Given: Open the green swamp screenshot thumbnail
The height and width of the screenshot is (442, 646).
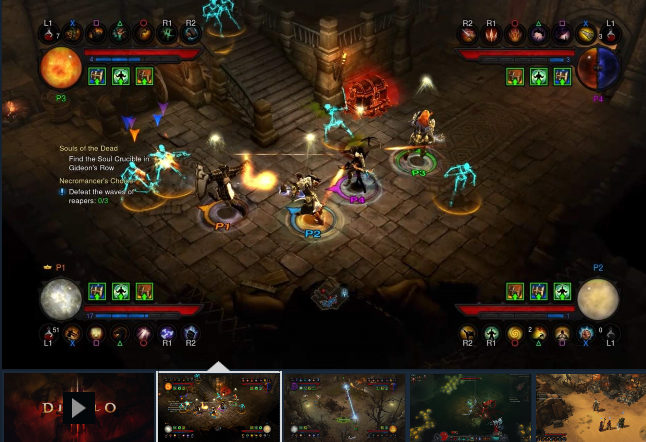Looking at the screenshot, I should click(x=469, y=406).
